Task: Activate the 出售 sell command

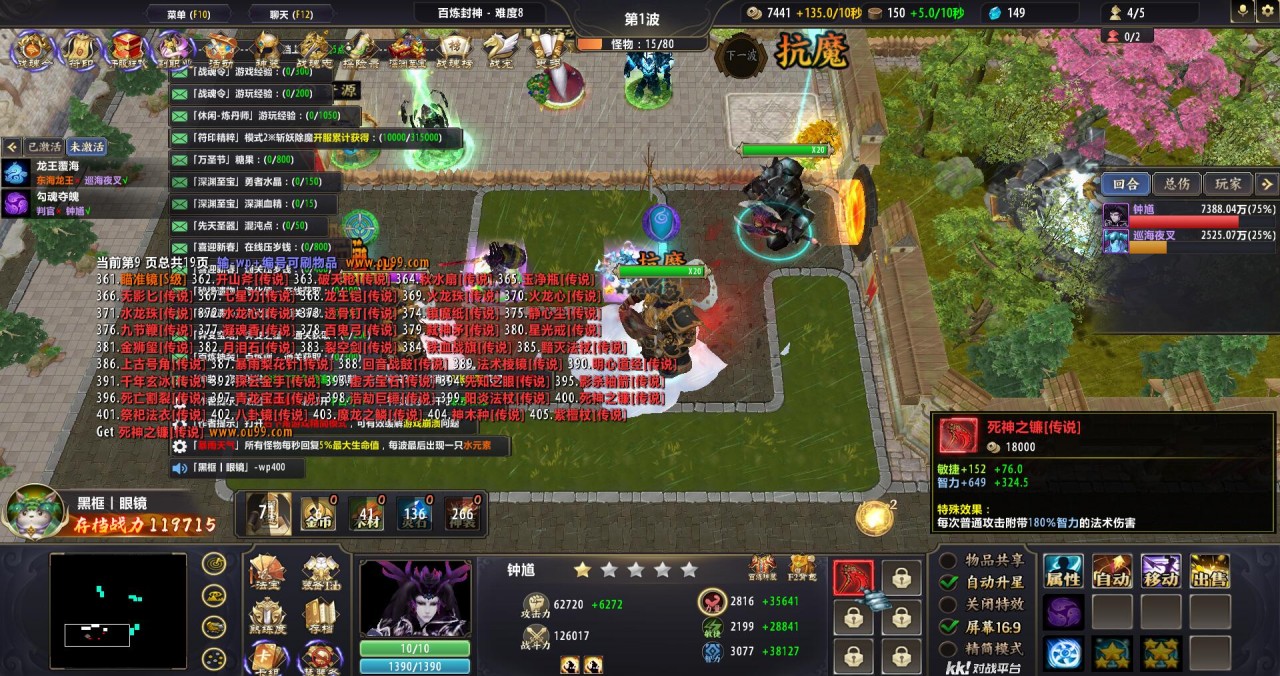Action: coord(1209,572)
